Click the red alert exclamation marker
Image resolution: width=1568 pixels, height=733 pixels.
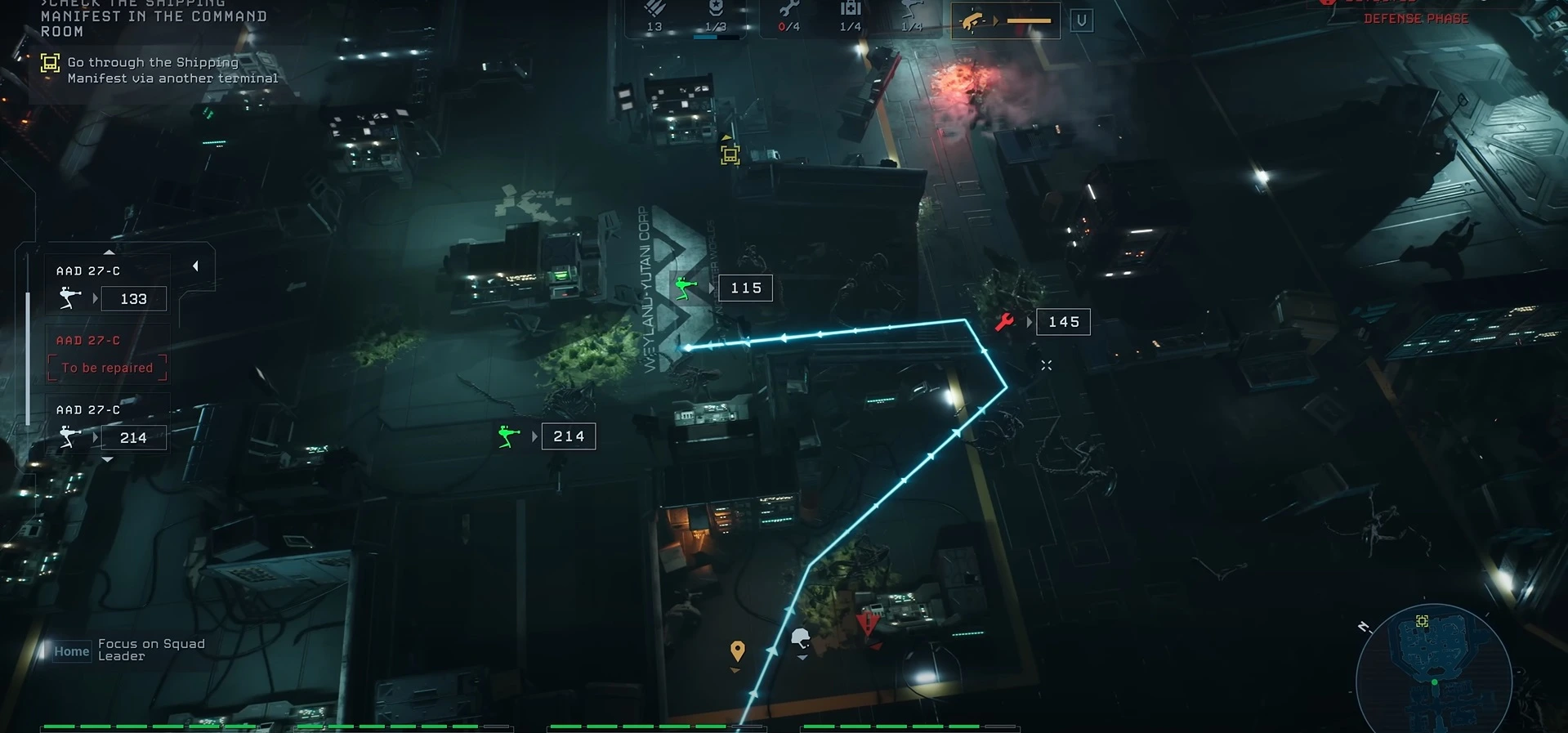pyautogui.click(x=866, y=623)
